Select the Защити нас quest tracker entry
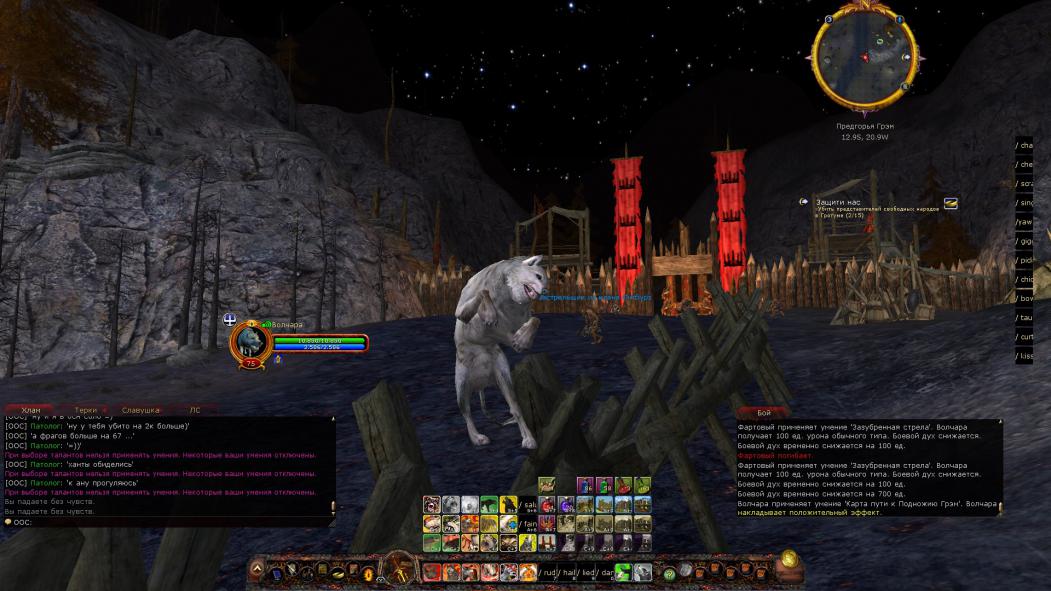Screen dimensions: 1051x591 [838, 202]
